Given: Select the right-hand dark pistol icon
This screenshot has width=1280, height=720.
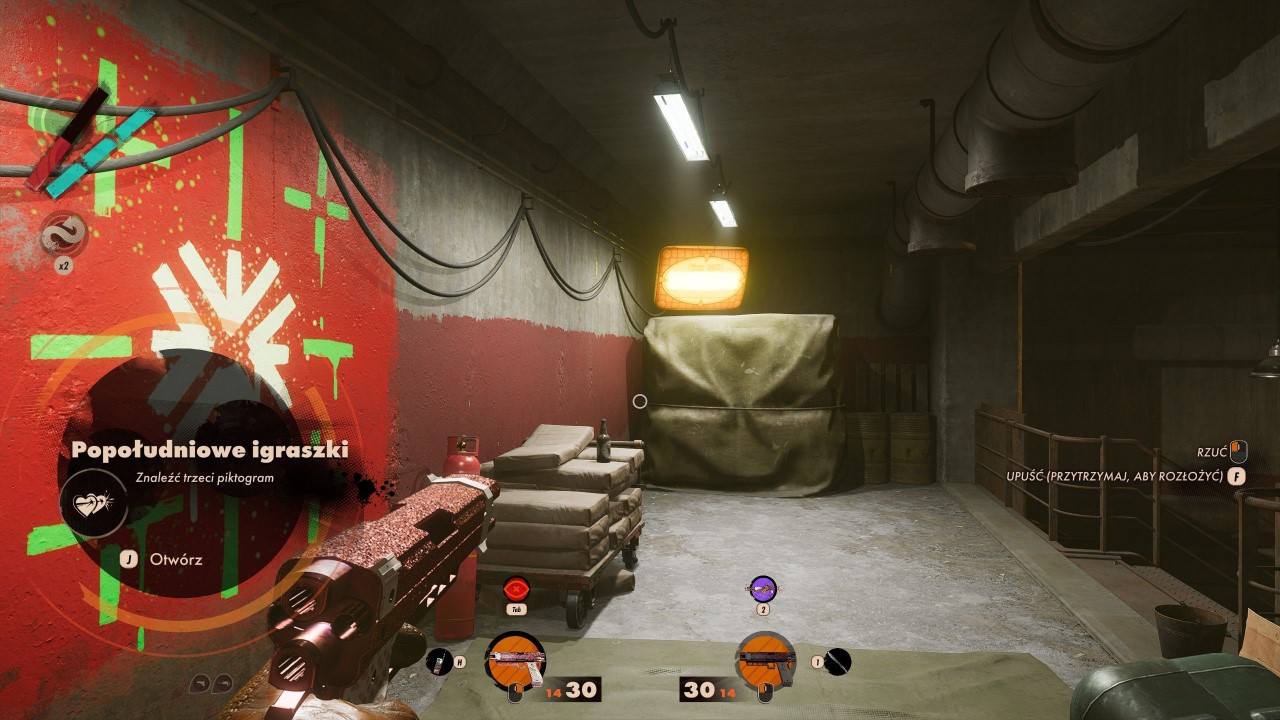Looking at the screenshot, I should pyautogui.click(x=765, y=660).
